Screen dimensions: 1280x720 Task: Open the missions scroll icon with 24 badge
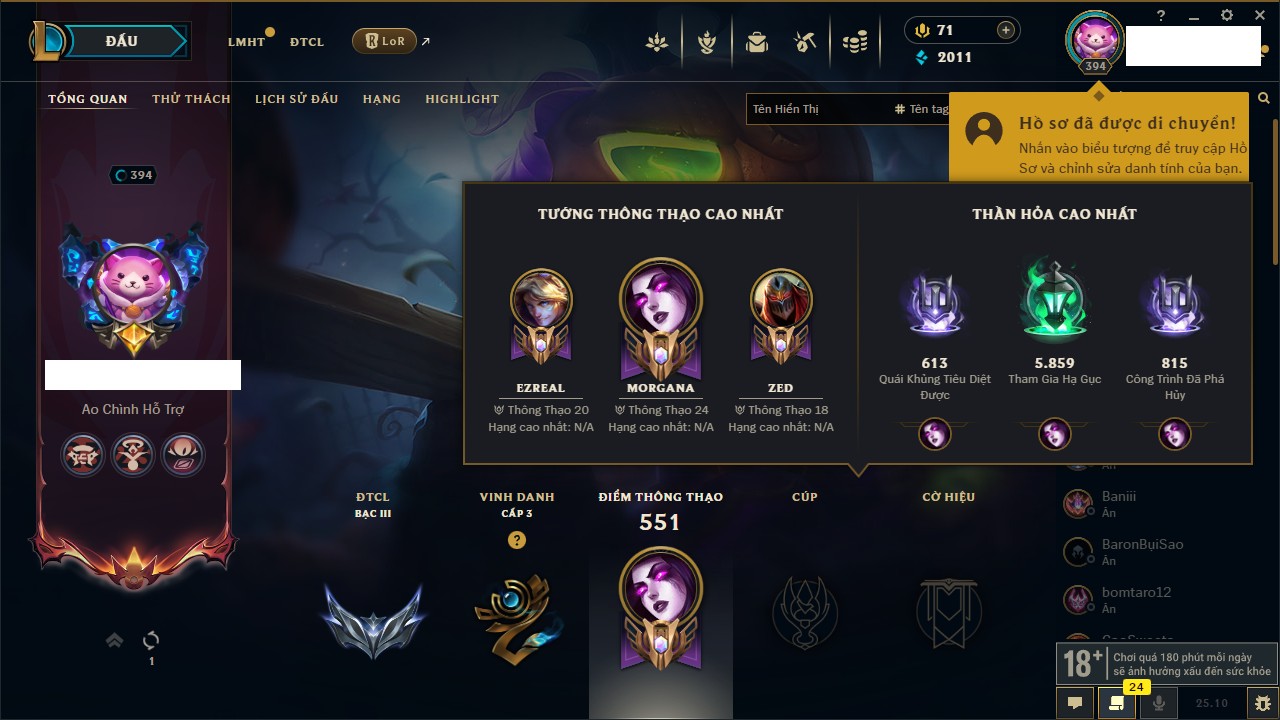click(1116, 702)
